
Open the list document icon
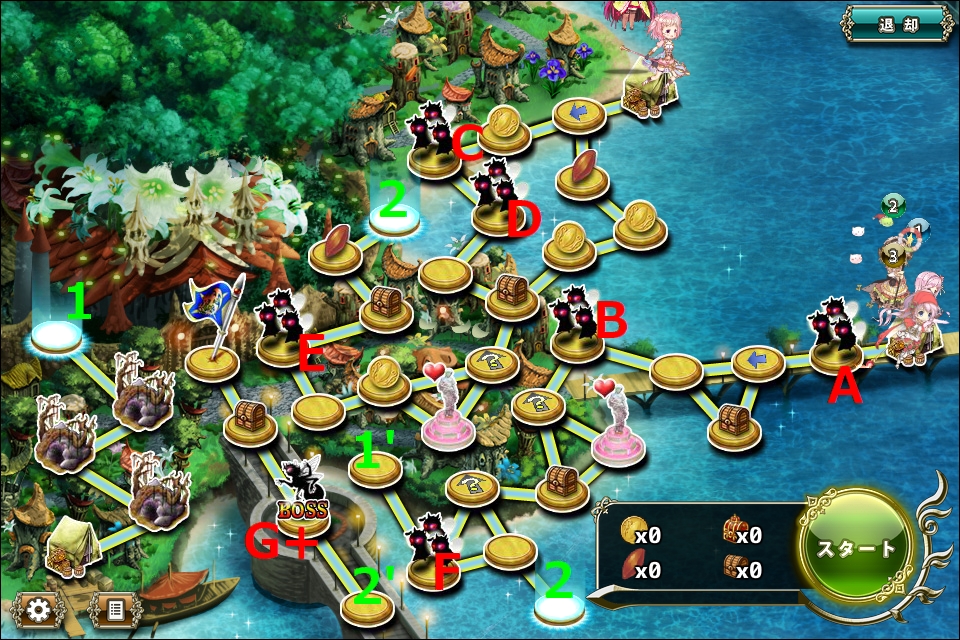pos(116,608)
